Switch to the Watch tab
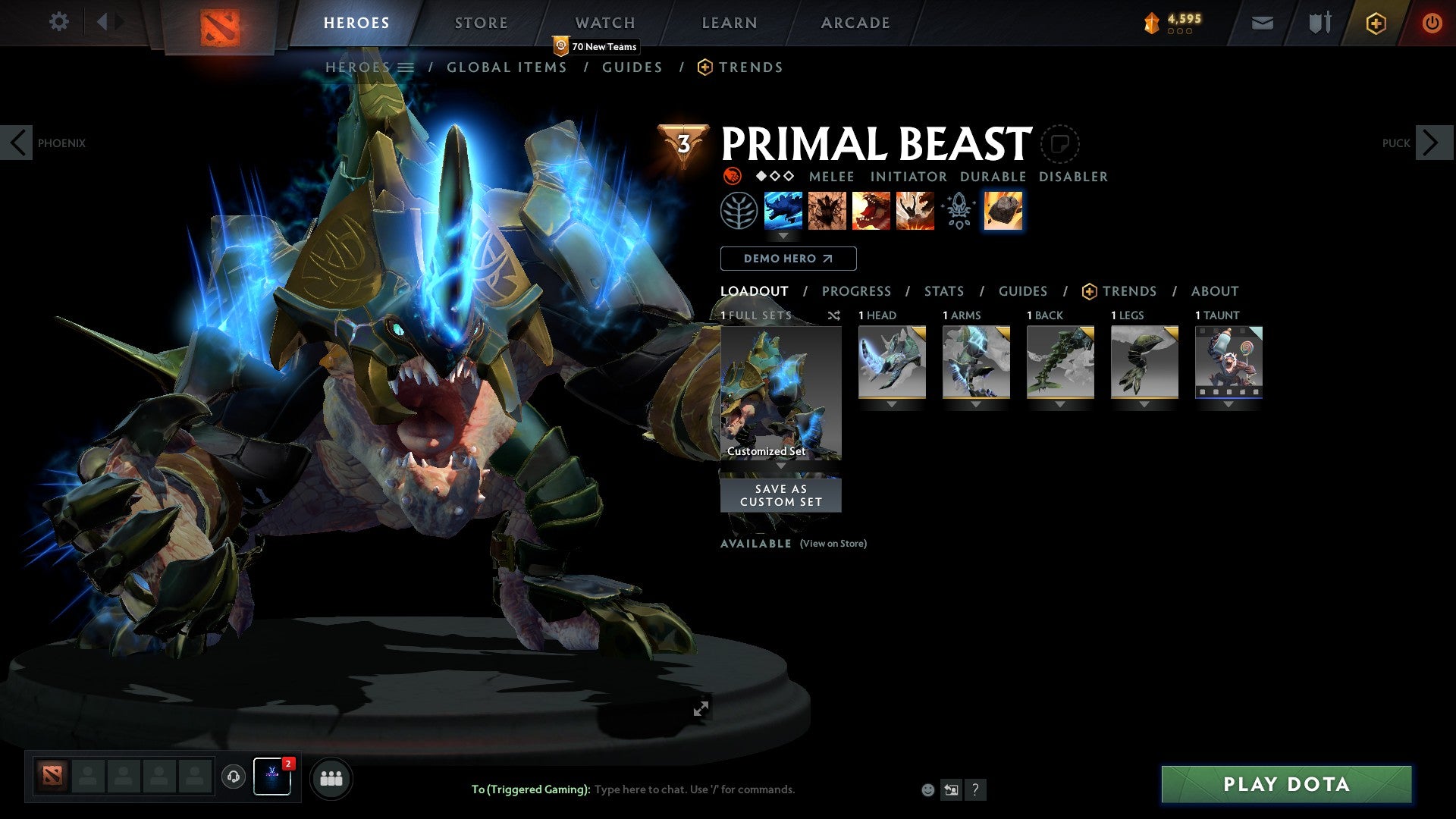This screenshot has width=1456, height=819. [604, 23]
